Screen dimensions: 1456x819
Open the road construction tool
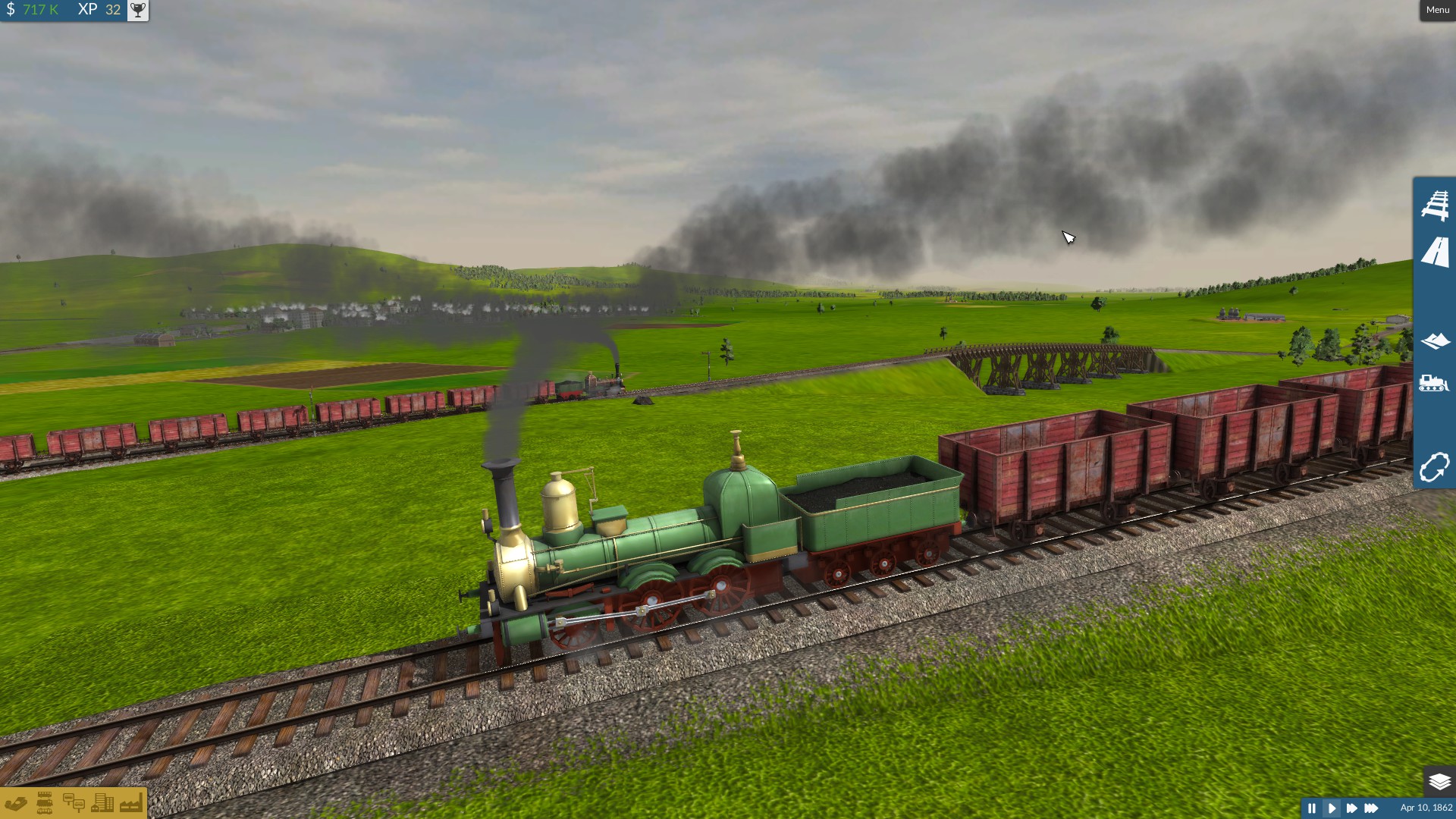[1434, 252]
